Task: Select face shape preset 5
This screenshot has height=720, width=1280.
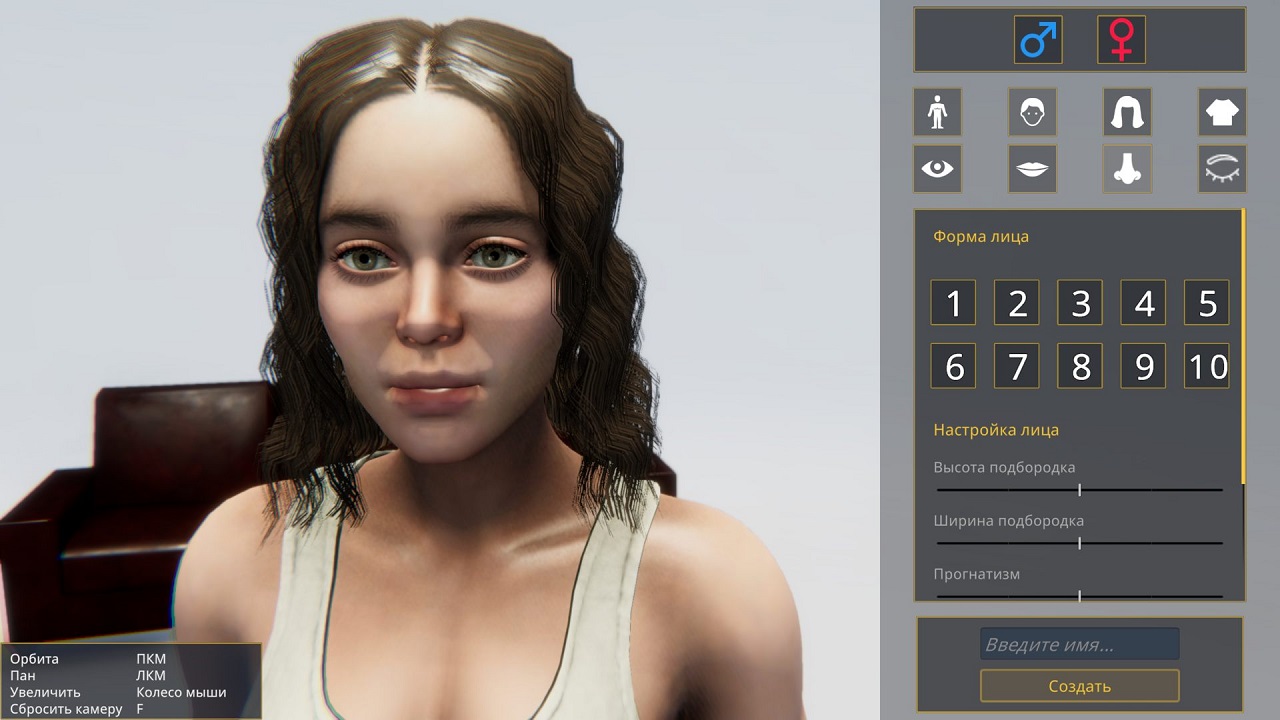Action: coord(1207,303)
